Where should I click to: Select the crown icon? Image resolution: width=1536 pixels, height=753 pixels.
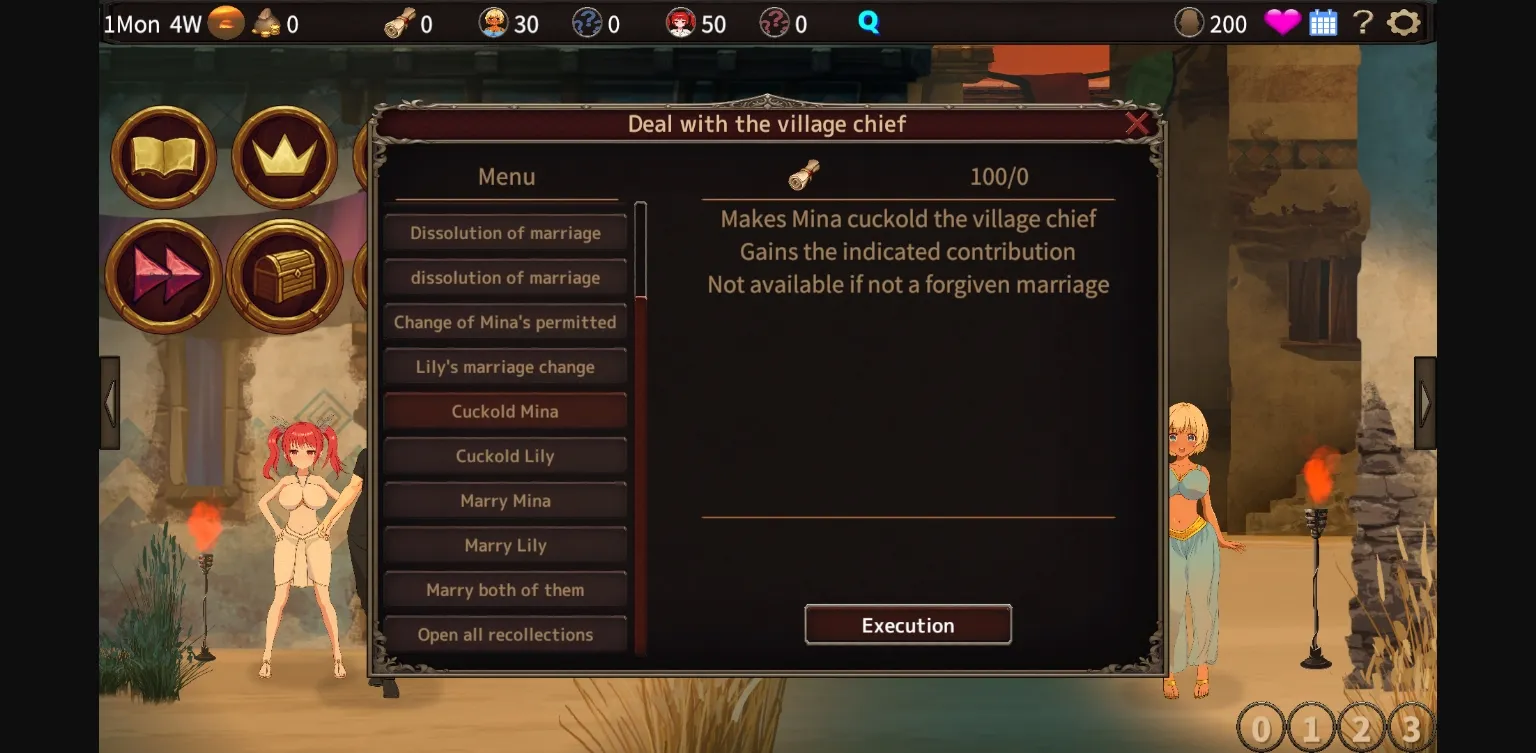(x=283, y=158)
